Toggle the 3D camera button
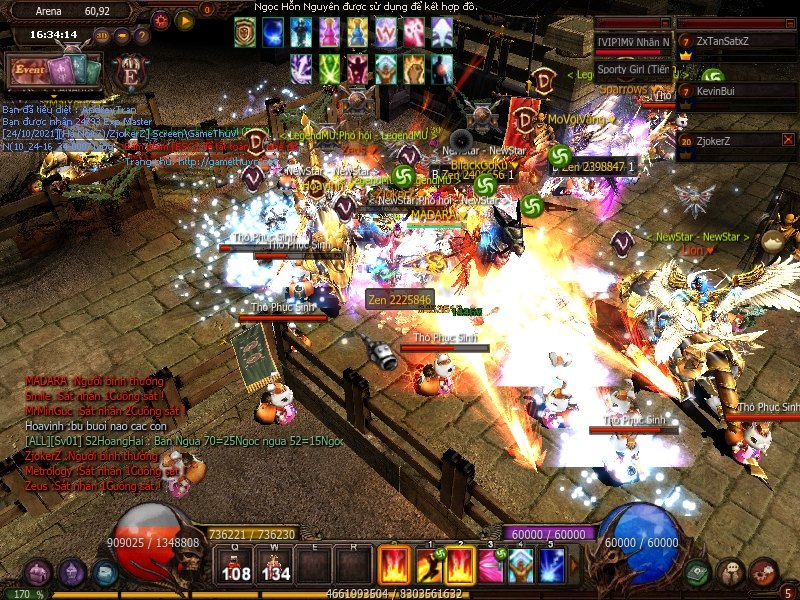The image size is (800, 600). tap(102, 35)
